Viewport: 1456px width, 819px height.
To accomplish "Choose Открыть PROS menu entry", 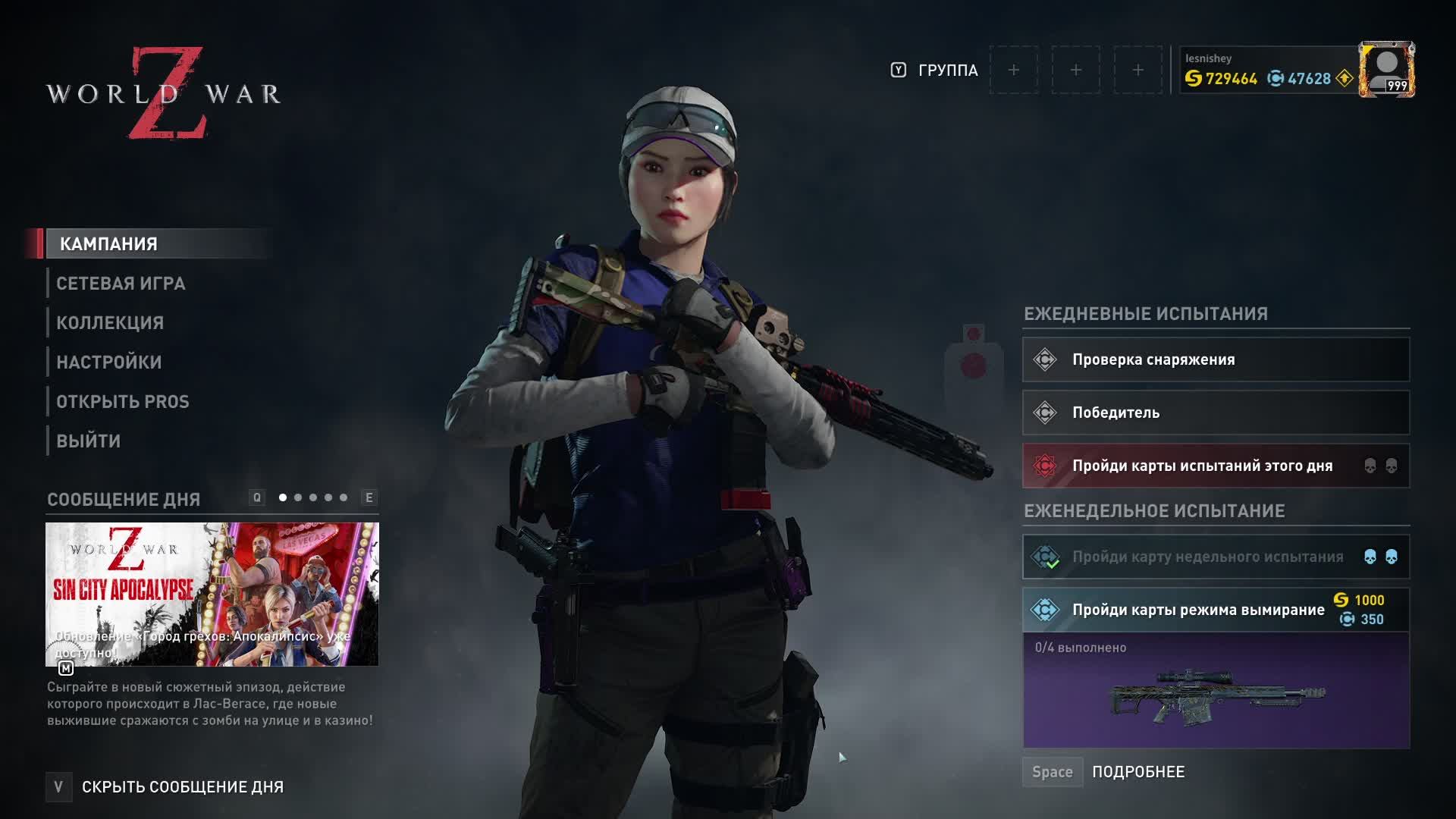I will (123, 402).
